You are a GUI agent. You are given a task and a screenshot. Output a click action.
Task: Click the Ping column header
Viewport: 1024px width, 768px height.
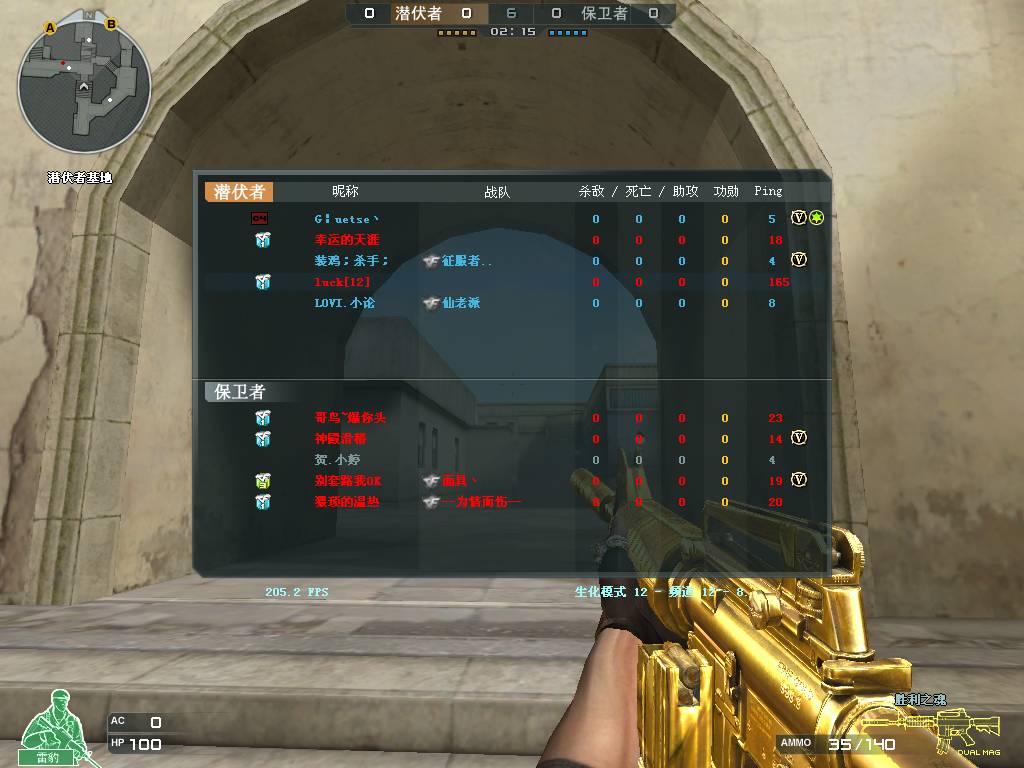click(768, 191)
